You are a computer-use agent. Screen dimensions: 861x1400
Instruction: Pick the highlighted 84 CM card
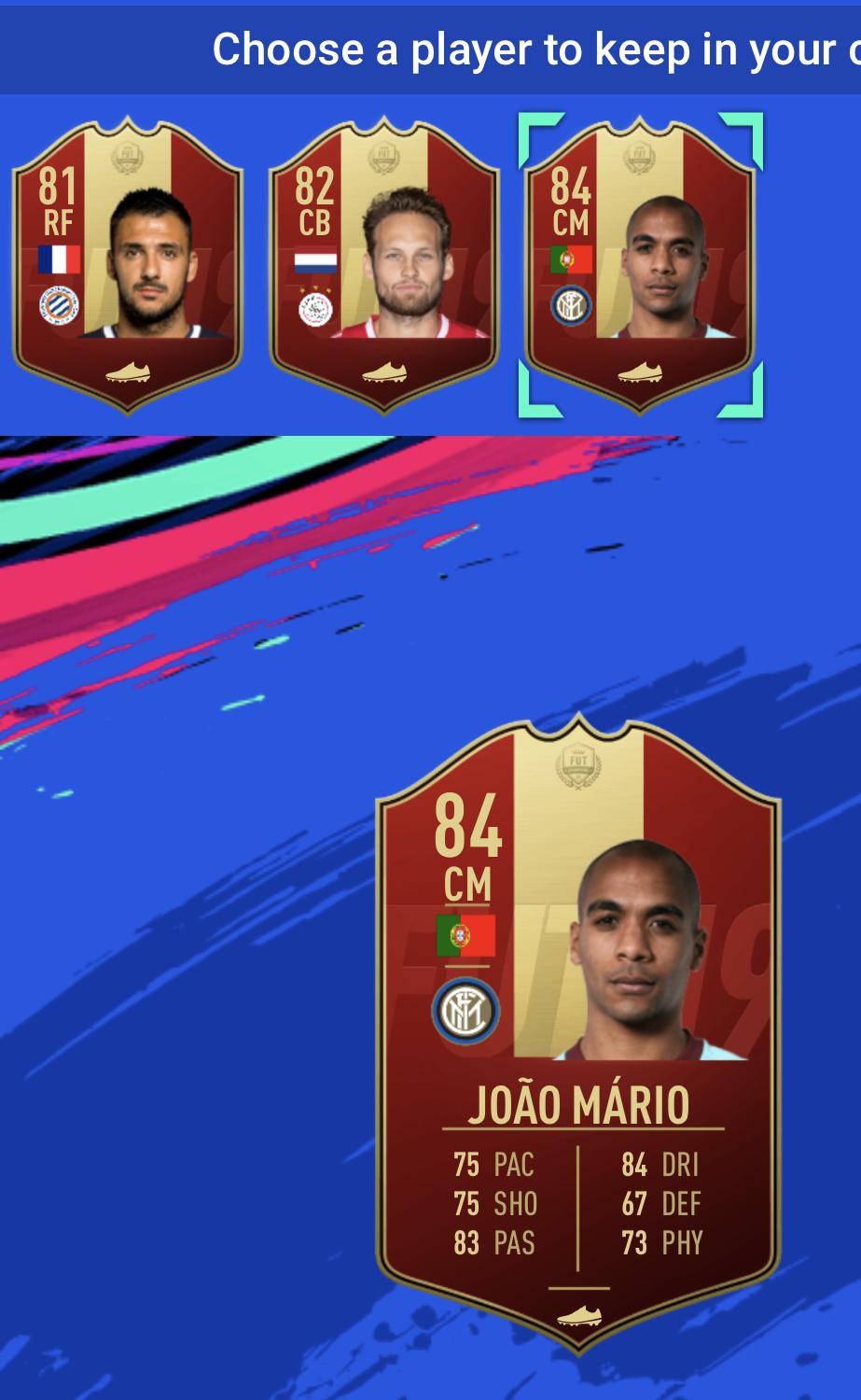(x=640, y=266)
